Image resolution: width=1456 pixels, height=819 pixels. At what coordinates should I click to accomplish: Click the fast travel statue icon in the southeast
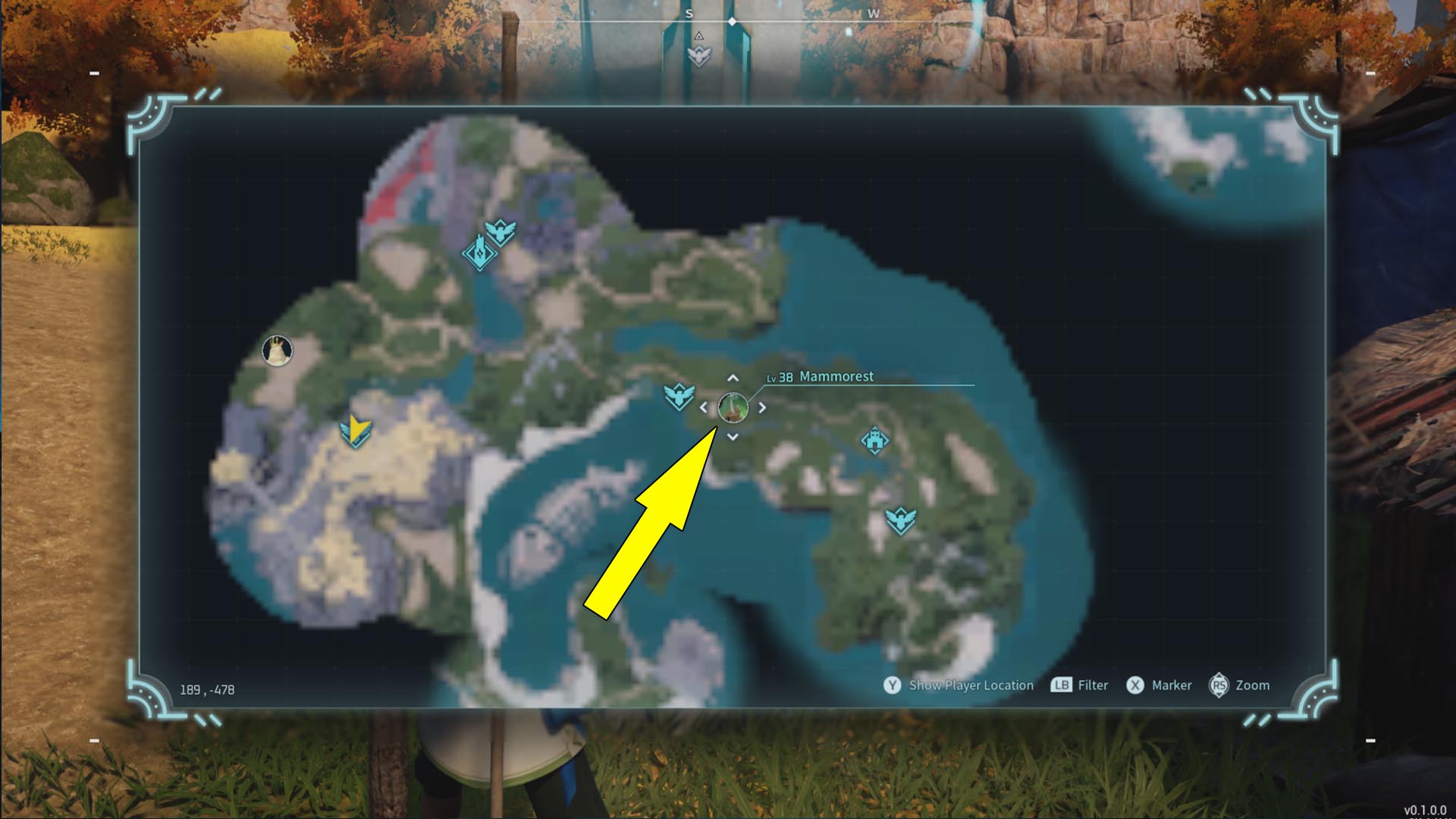tap(902, 520)
